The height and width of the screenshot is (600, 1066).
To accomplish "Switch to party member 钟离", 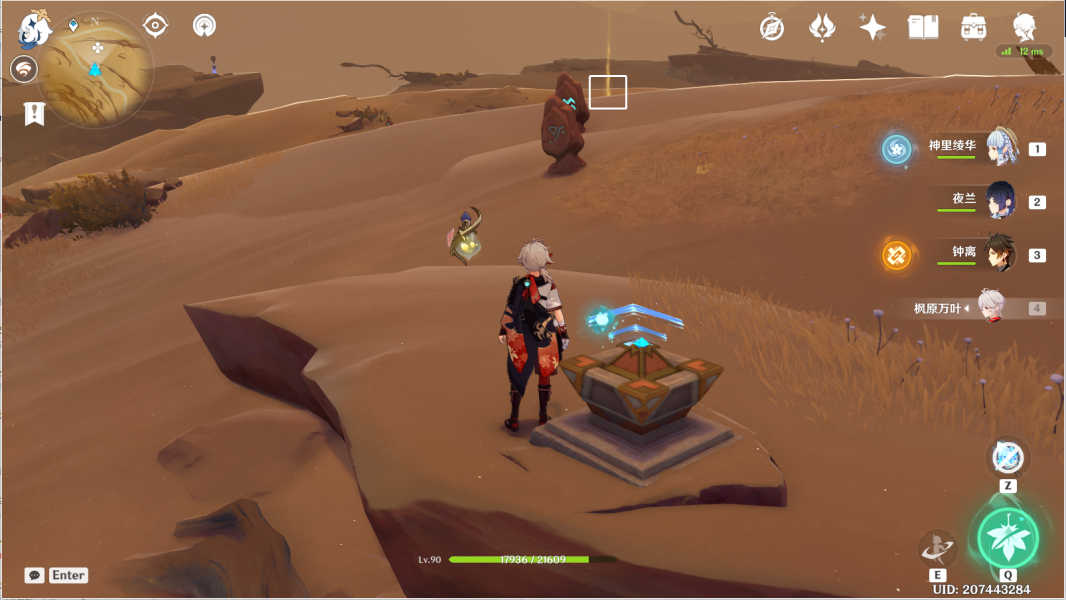I will coord(1001,254).
